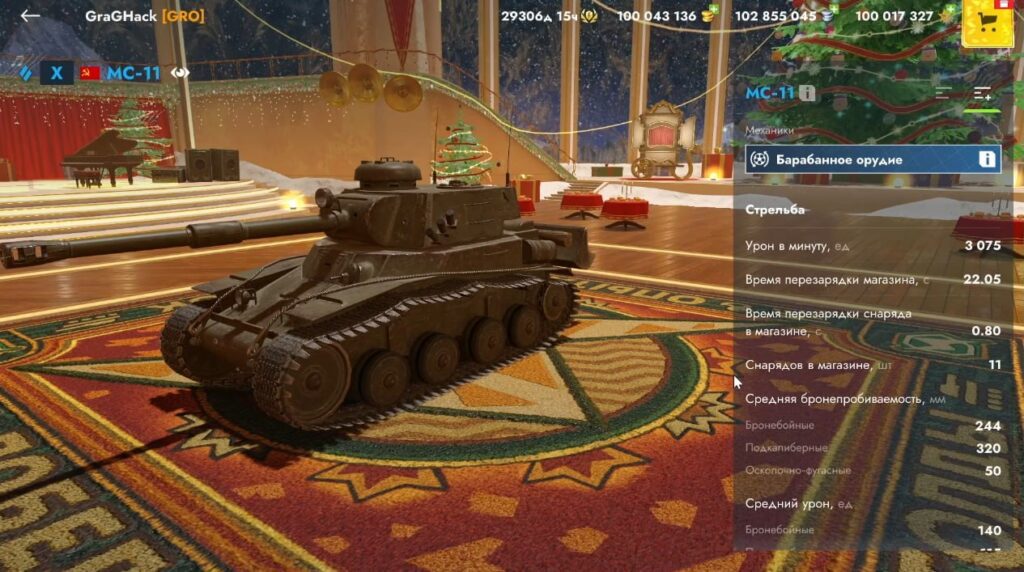The height and width of the screenshot is (572, 1024).
Task: Switch to the simple stats list view
Action: click(x=943, y=93)
